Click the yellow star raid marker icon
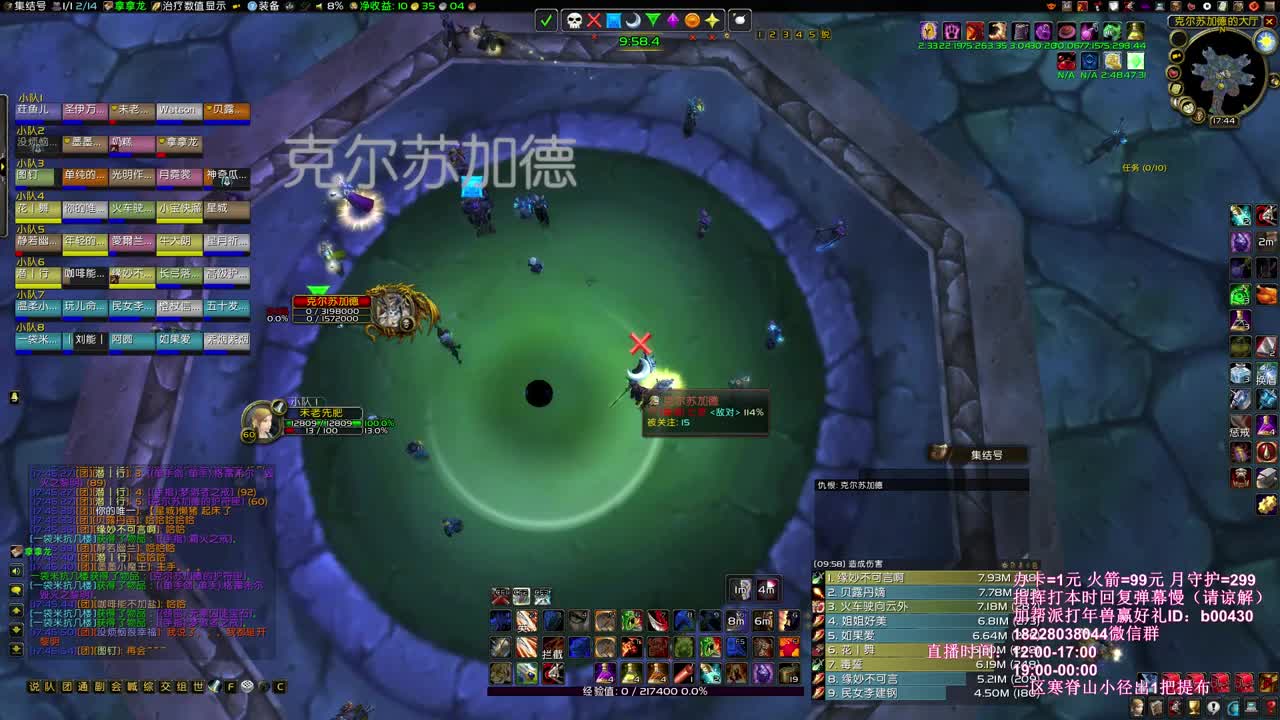 [713, 20]
